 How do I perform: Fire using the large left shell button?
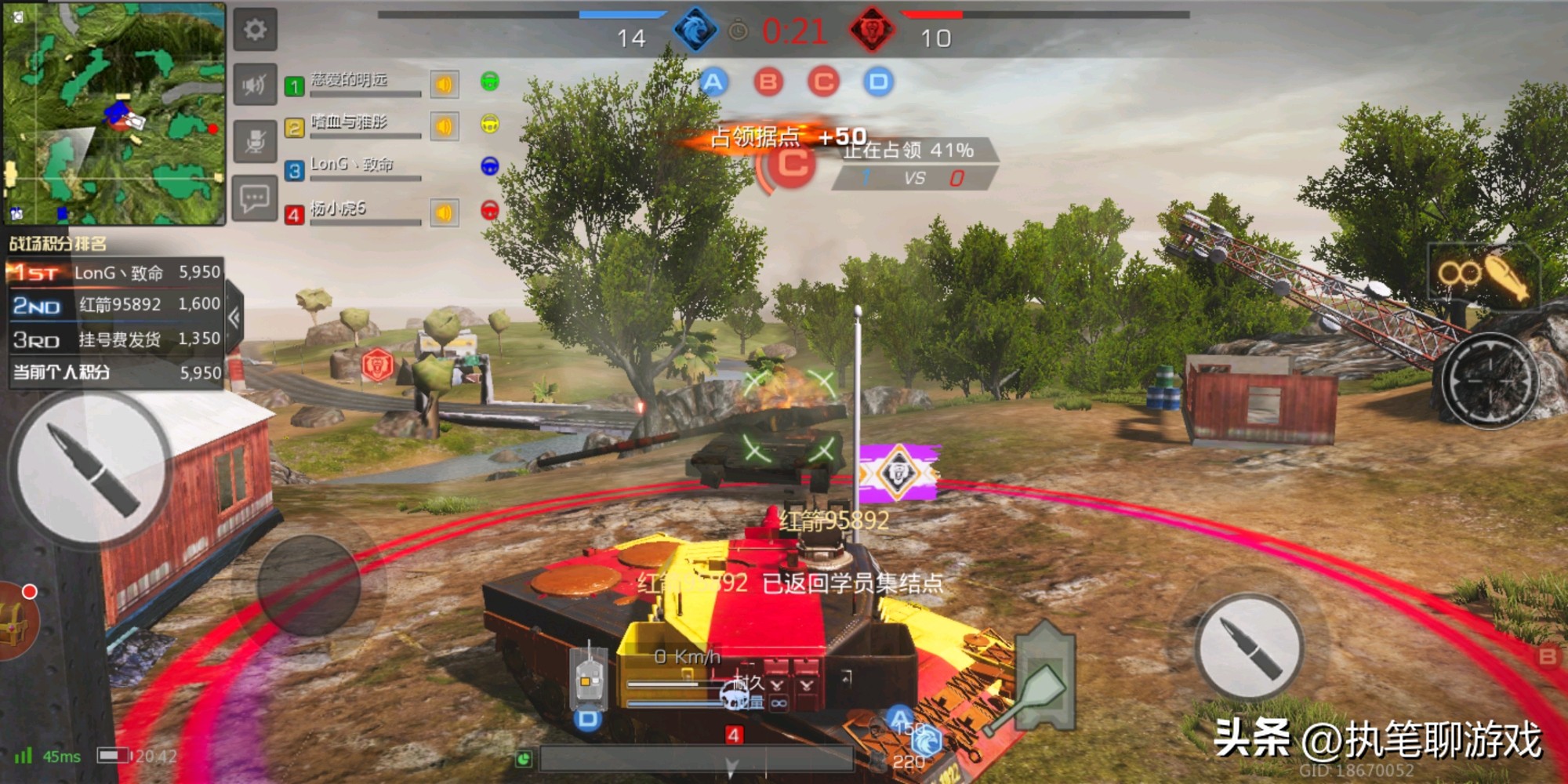coord(90,468)
